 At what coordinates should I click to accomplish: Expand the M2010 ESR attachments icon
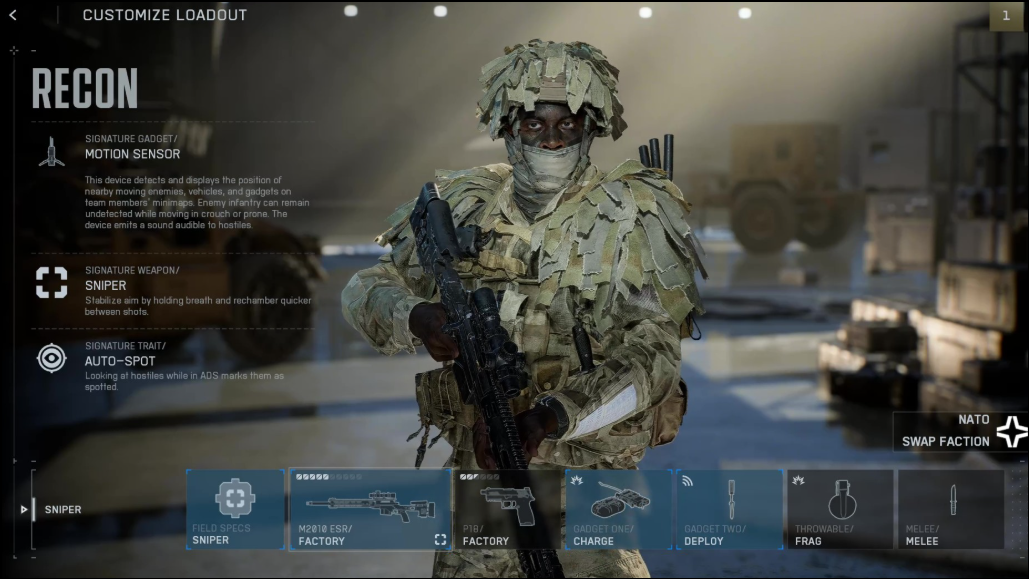440,540
